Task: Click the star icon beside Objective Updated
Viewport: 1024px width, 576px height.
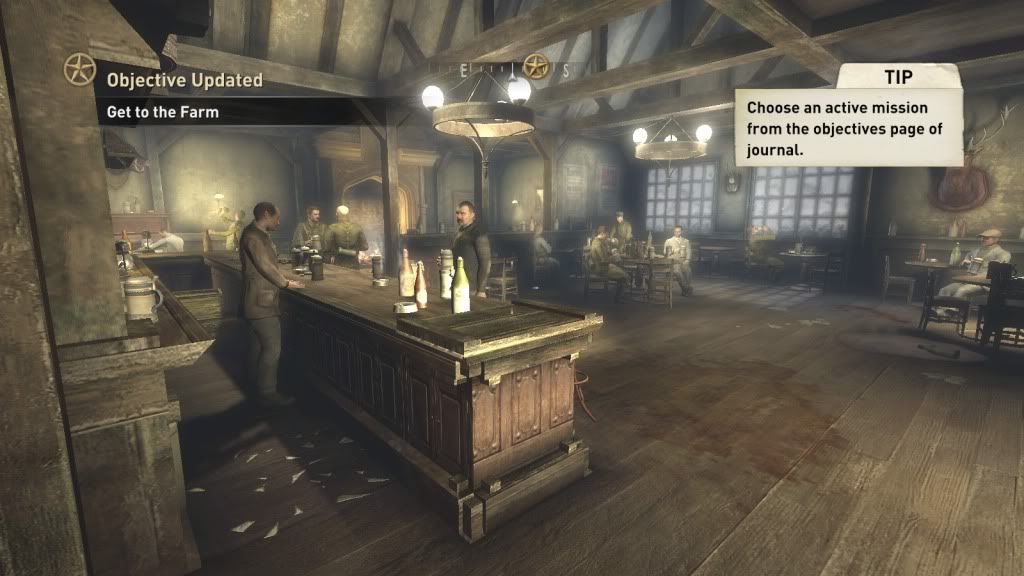Action: coord(79,69)
